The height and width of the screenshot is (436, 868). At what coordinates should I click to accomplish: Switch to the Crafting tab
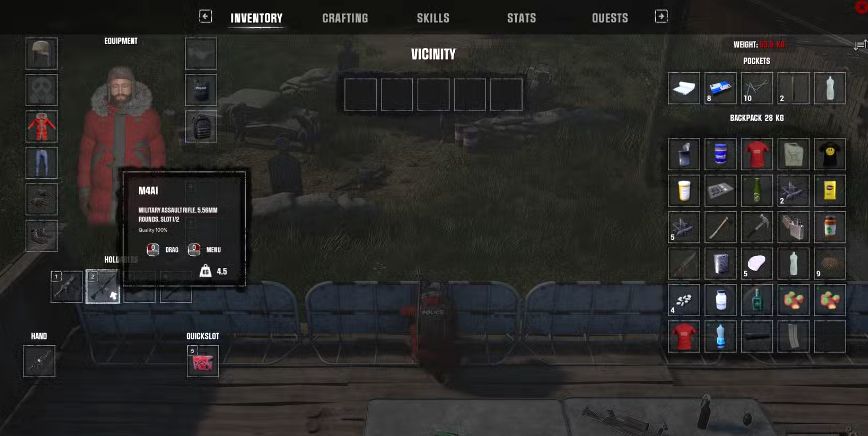(345, 18)
